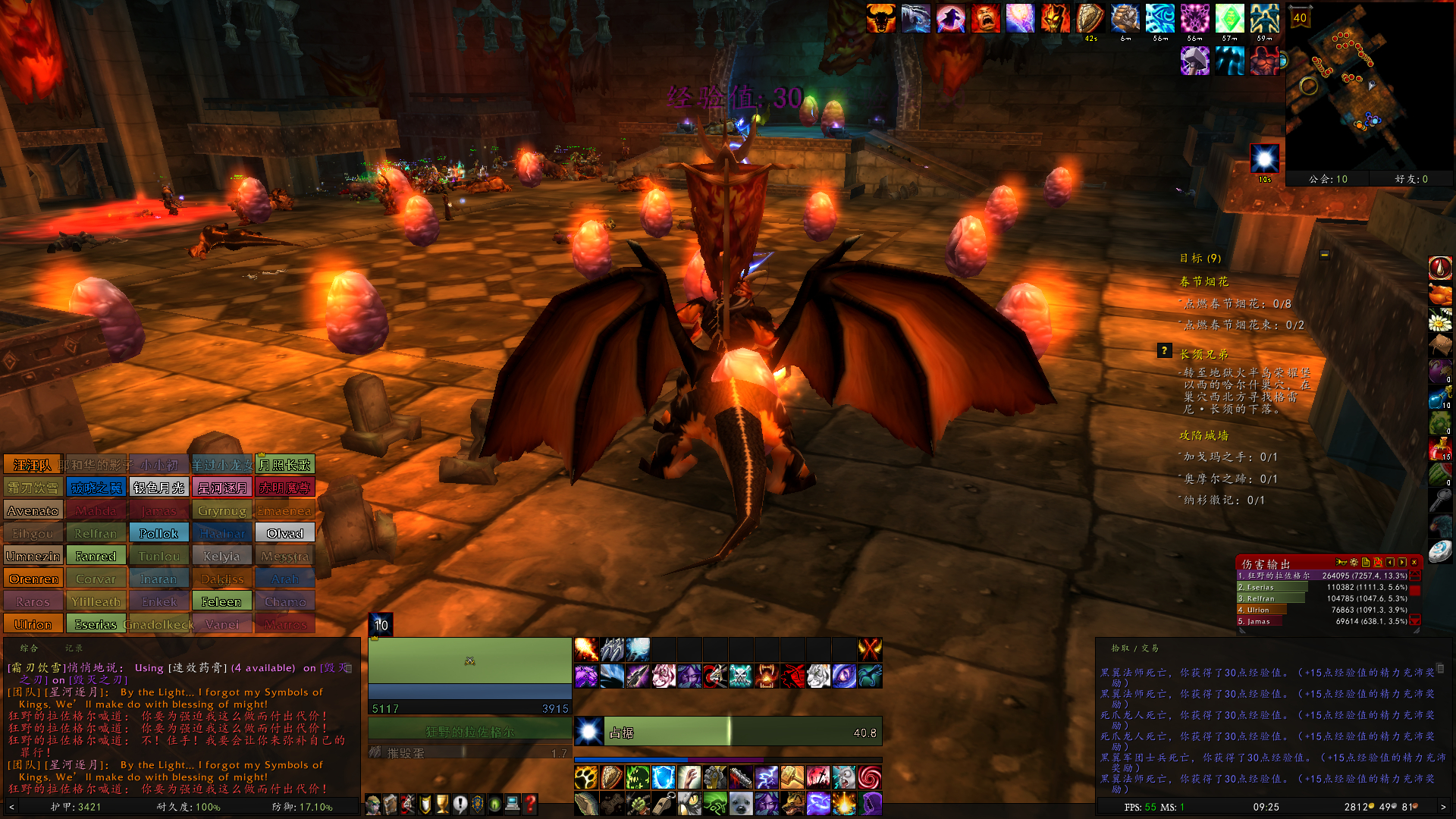Viewport: 1456px width, 819px height.
Task: Collapse the 目标 (9) objective tracker
Action: 1323,256
